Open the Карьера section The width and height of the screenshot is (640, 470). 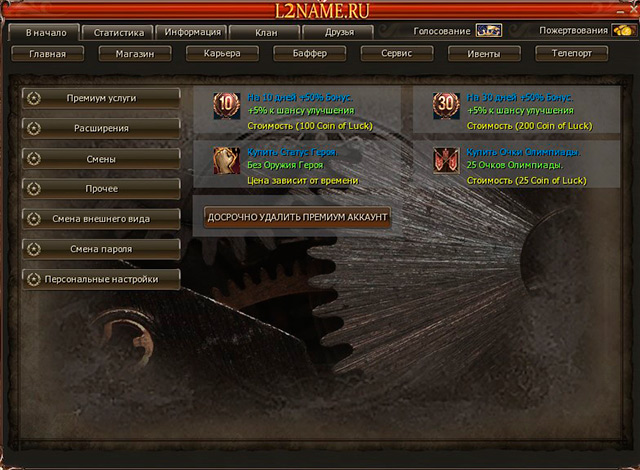point(221,54)
